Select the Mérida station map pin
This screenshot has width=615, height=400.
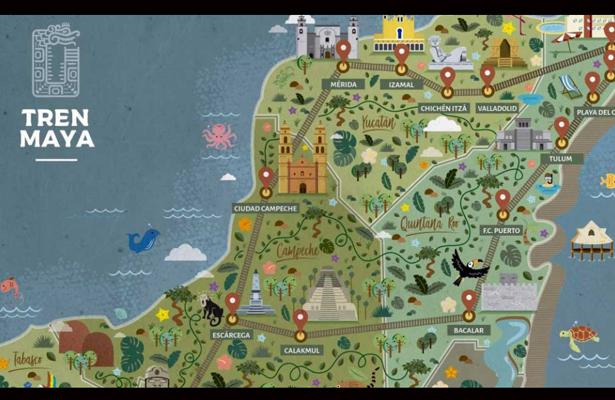pyautogui.click(x=344, y=49)
